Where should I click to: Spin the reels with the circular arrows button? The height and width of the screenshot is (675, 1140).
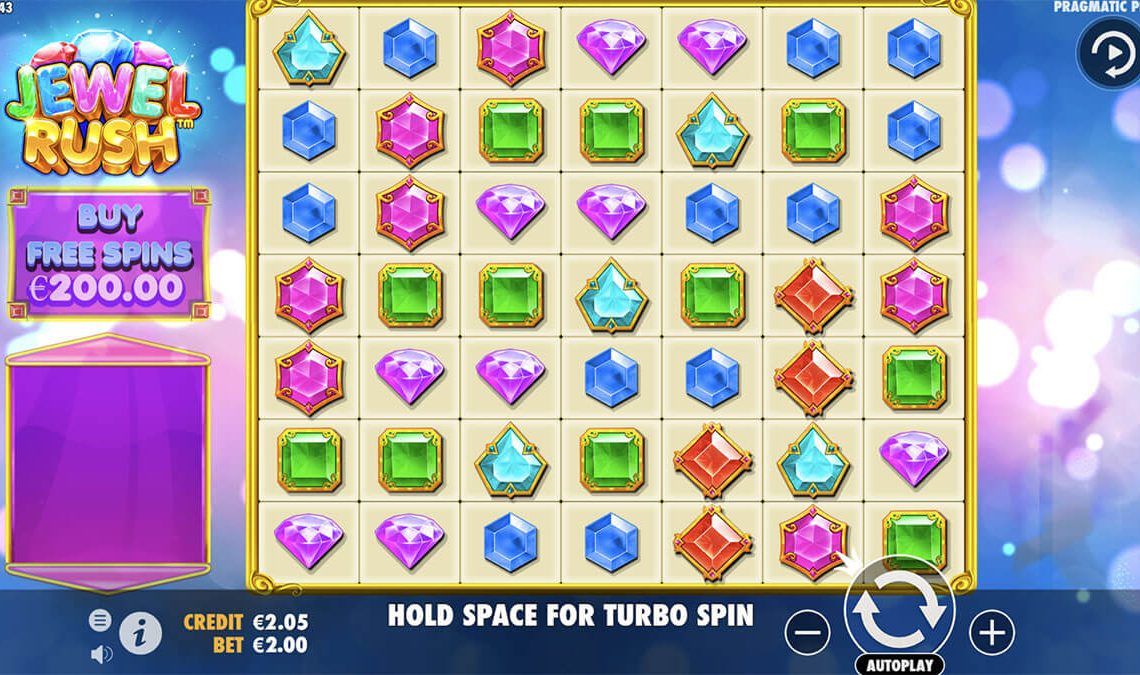click(899, 609)
